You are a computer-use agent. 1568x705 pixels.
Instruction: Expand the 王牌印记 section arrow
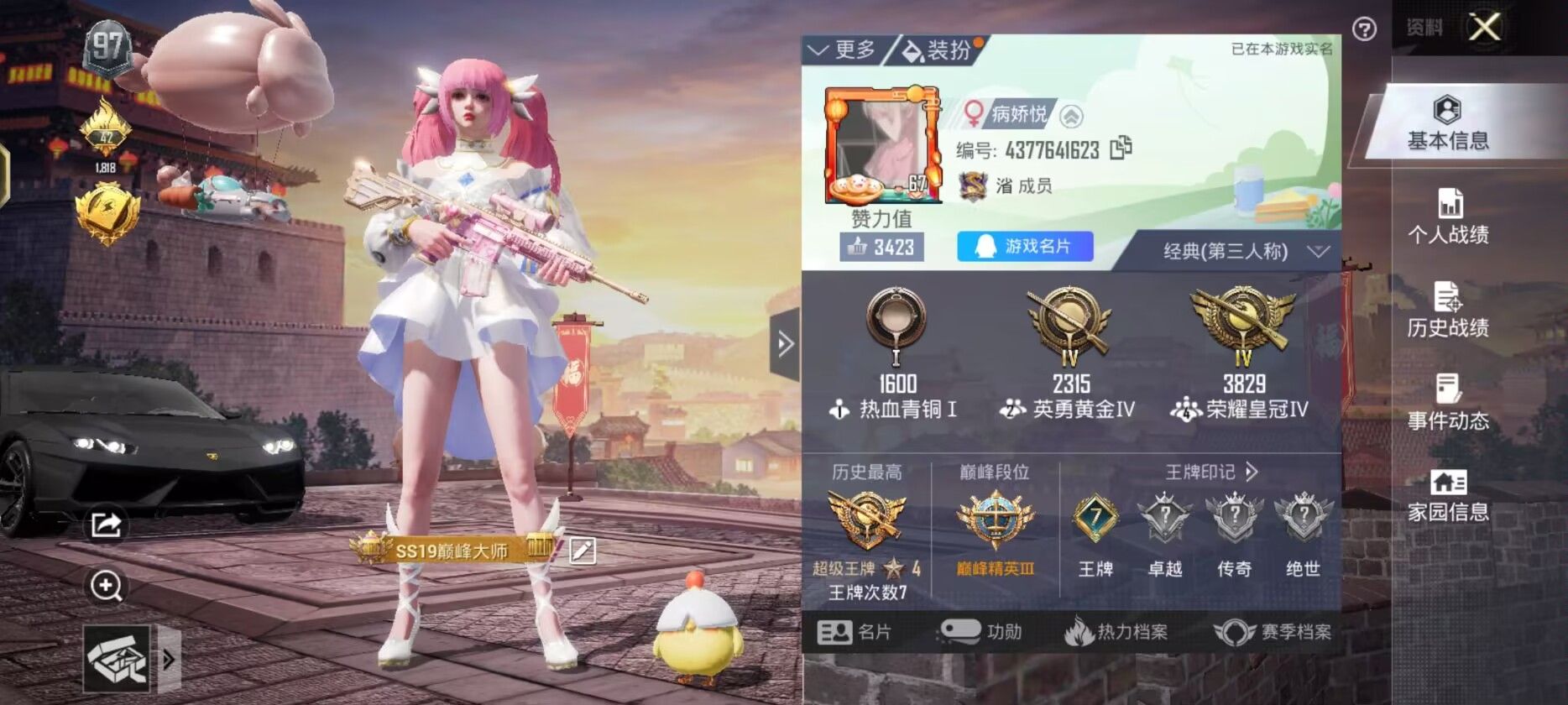(1251, 472)
